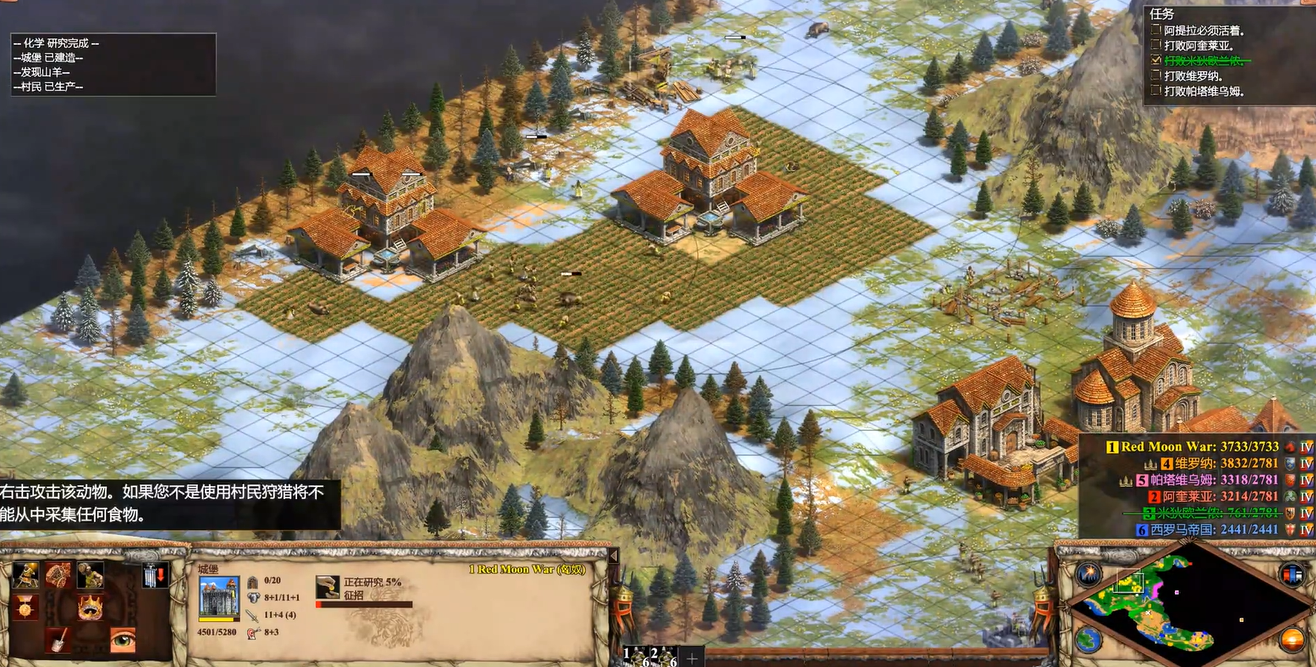Select the green eye research icon
Viewport: 1316px width, 667px height.
[123, 638]
